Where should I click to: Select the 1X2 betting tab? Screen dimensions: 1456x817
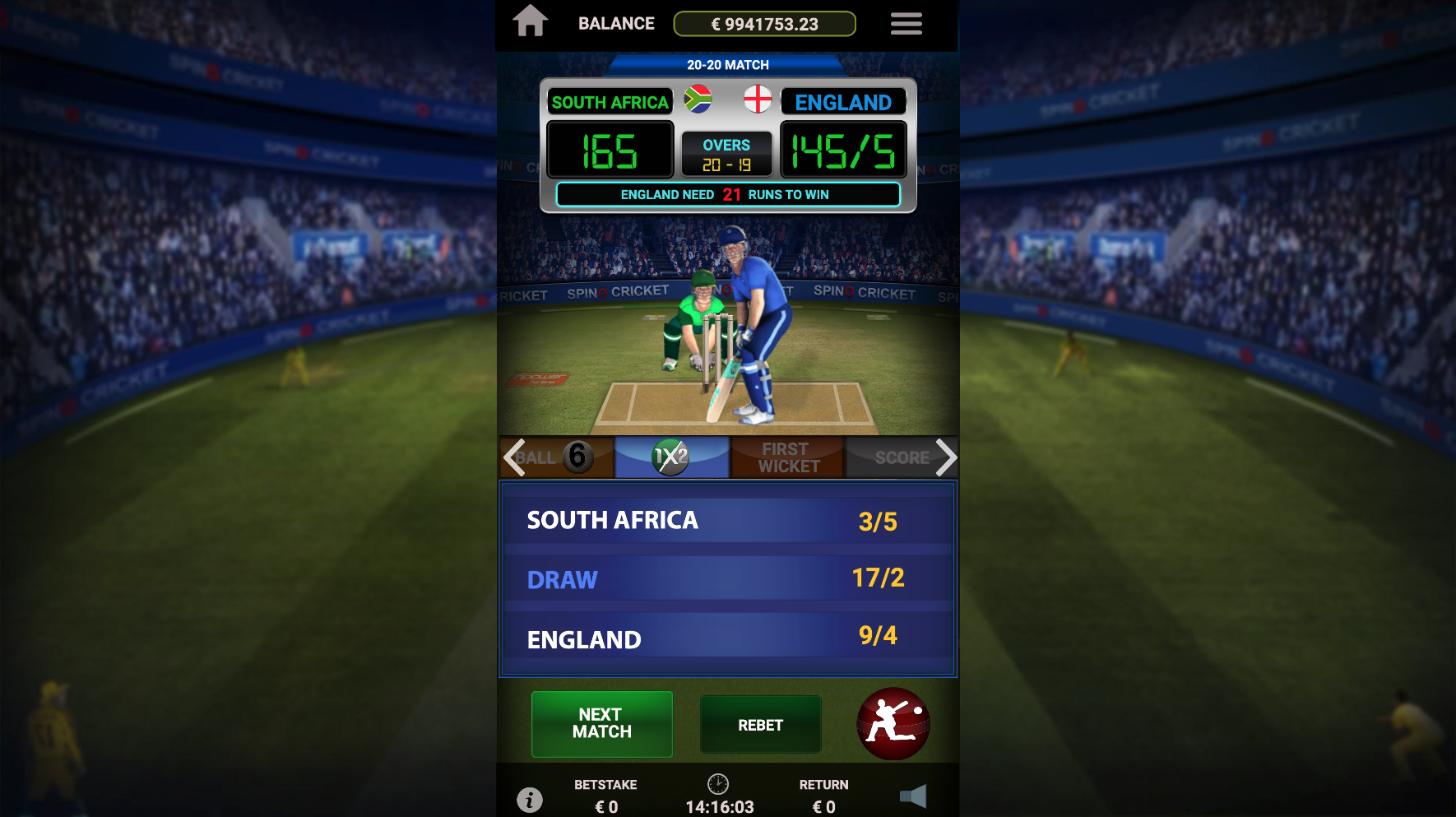[671, 457]
